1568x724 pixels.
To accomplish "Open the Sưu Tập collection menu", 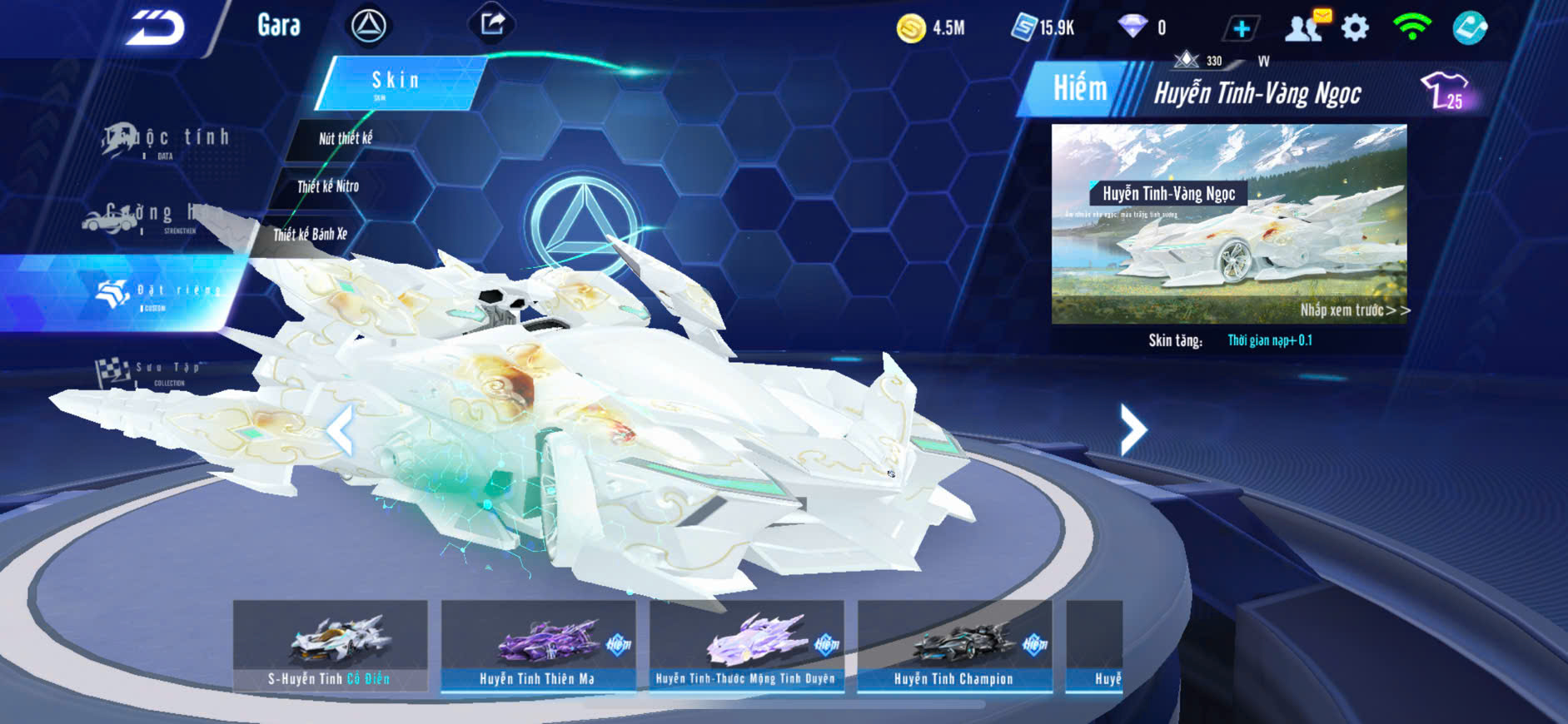I will tap(150, 371).
